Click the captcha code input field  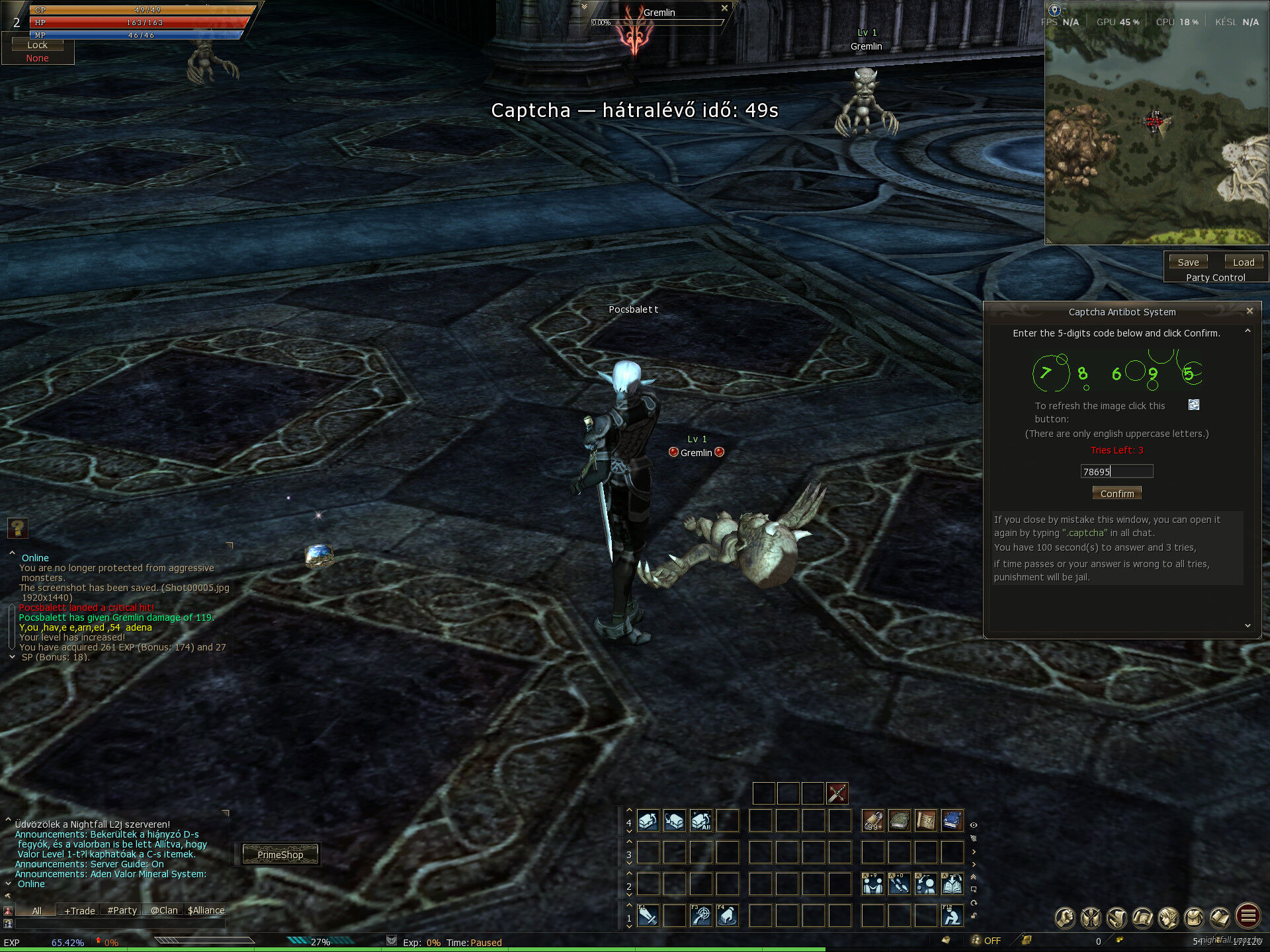point(1117,471)
